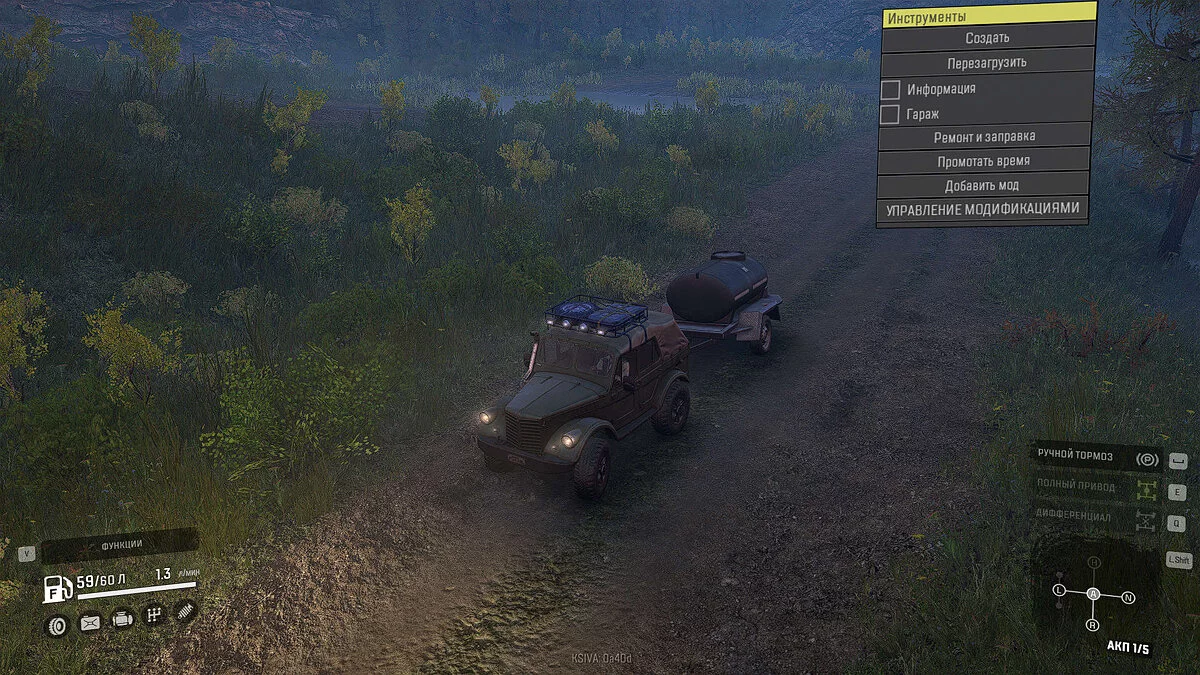Click the tire status icon
1200x675 pixels.
pyautogui.click(x=57, y=625)
